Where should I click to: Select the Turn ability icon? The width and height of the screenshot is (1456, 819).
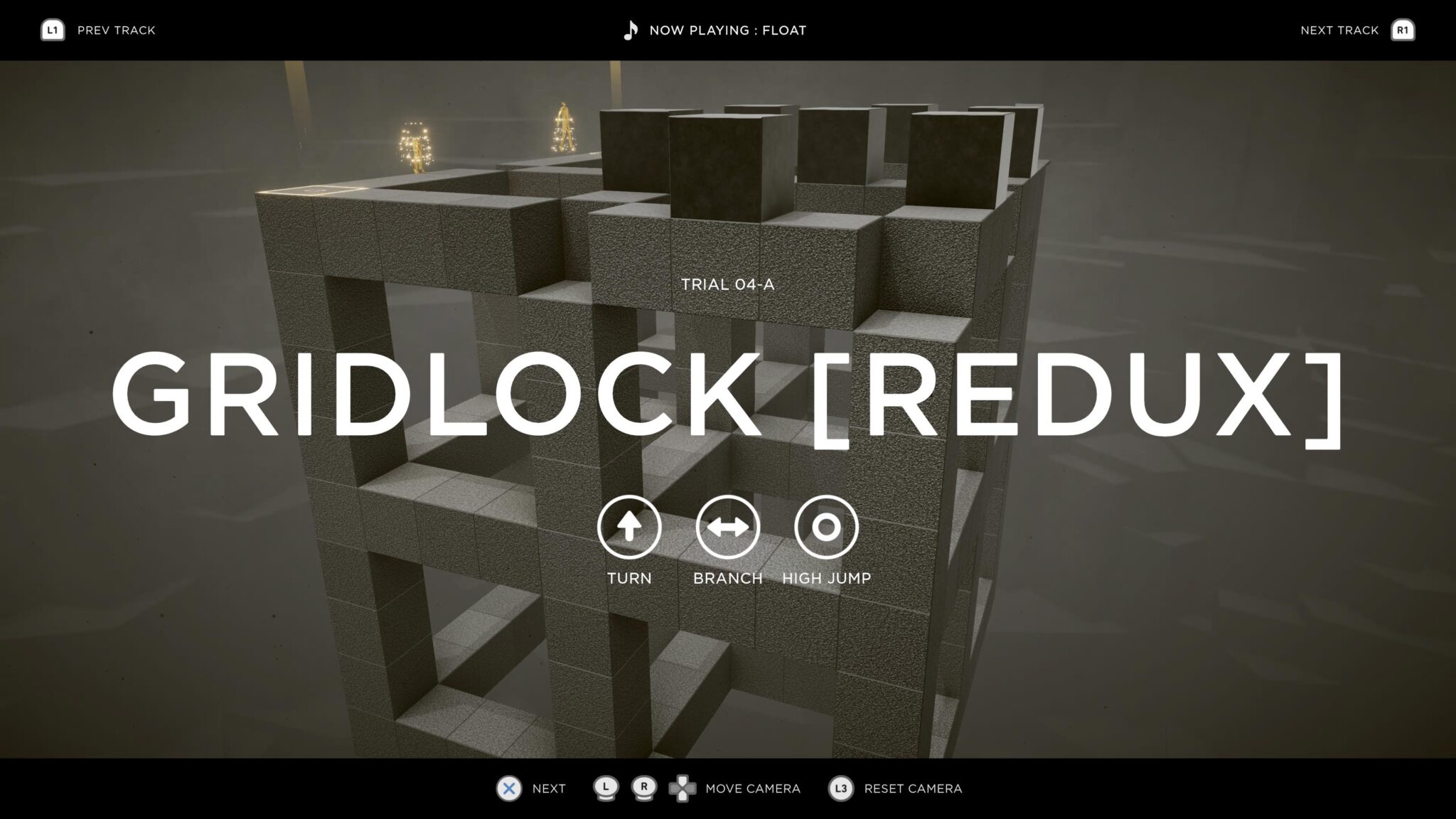point(630,528)
